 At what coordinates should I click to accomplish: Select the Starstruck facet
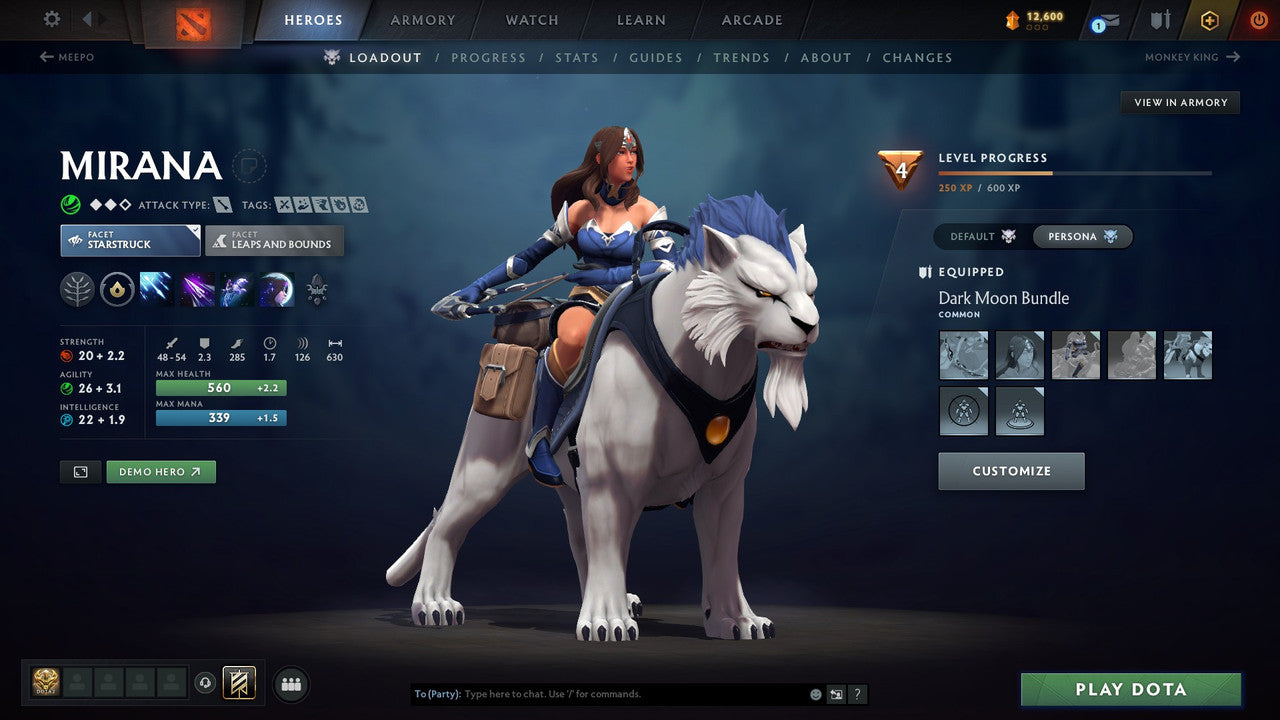(129, 240)
